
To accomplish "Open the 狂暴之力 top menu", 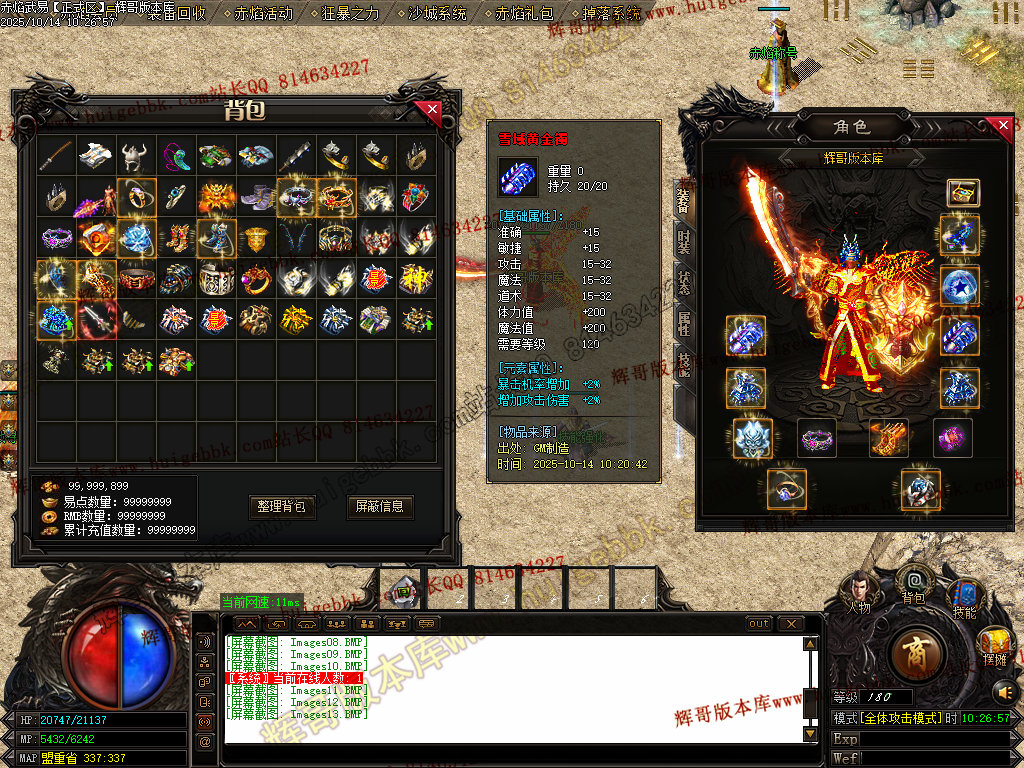I will pos(351,14).
